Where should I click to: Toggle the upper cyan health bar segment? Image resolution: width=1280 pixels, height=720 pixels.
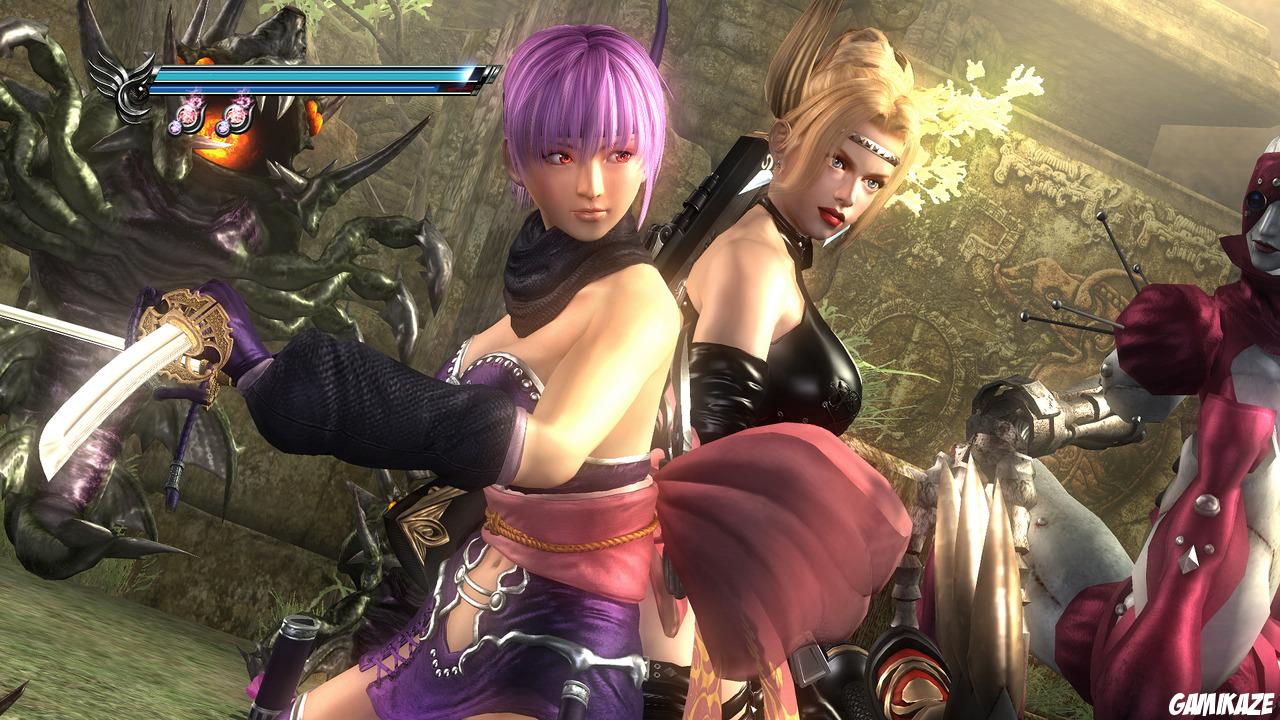tap(310, 74)
